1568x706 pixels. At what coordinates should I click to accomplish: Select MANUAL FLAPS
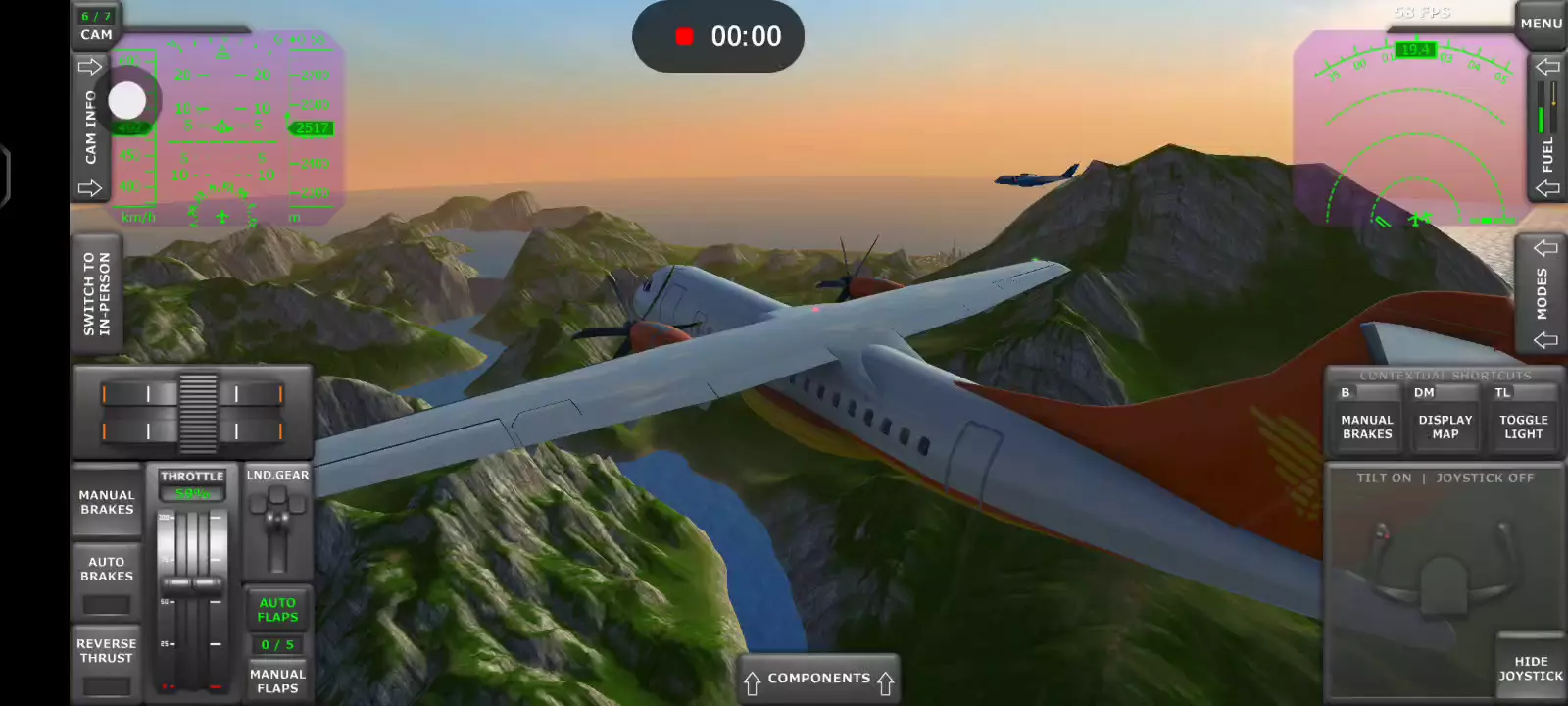277,681
